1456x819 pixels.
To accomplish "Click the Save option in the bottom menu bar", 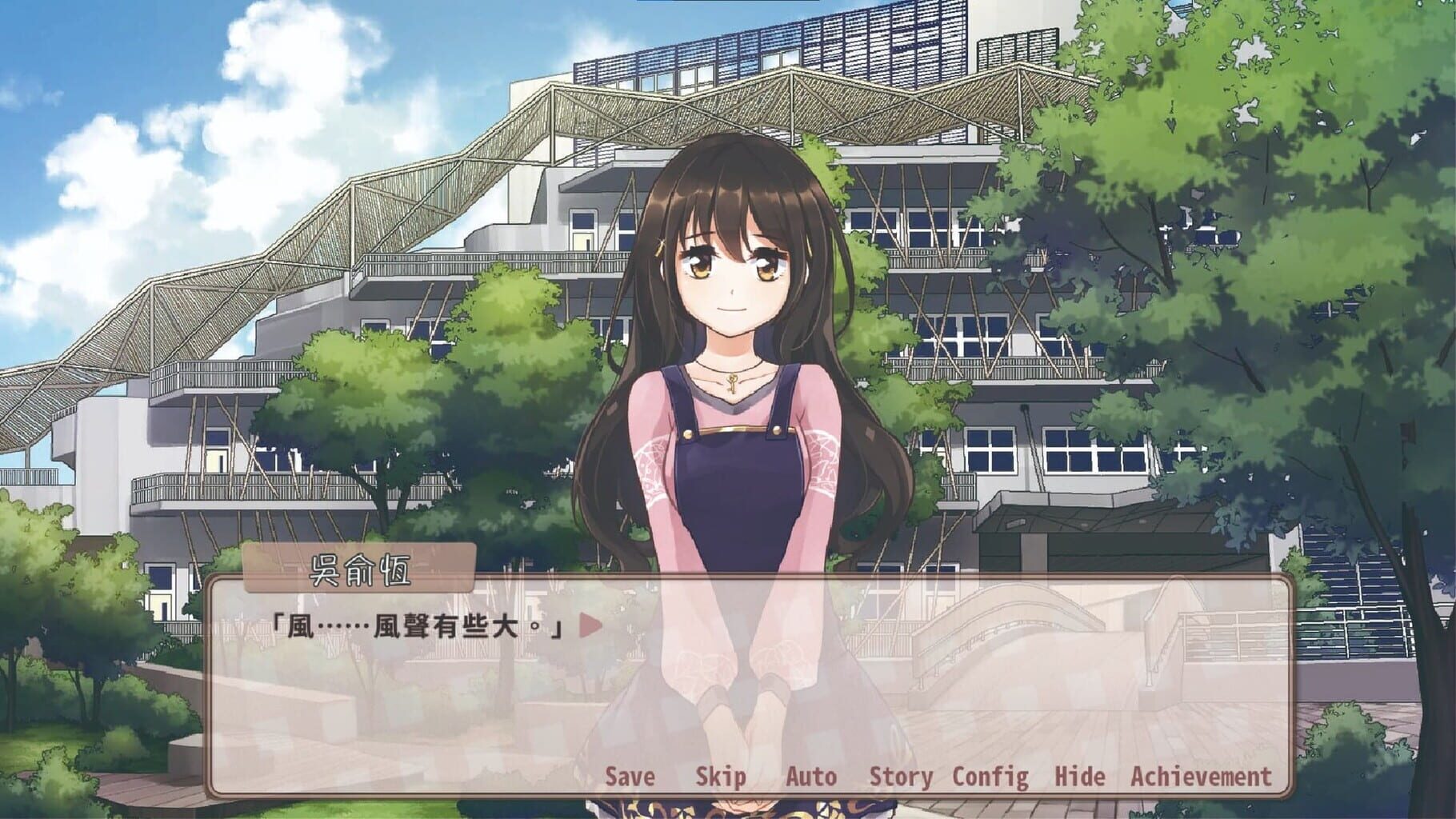I will (629, 775).
